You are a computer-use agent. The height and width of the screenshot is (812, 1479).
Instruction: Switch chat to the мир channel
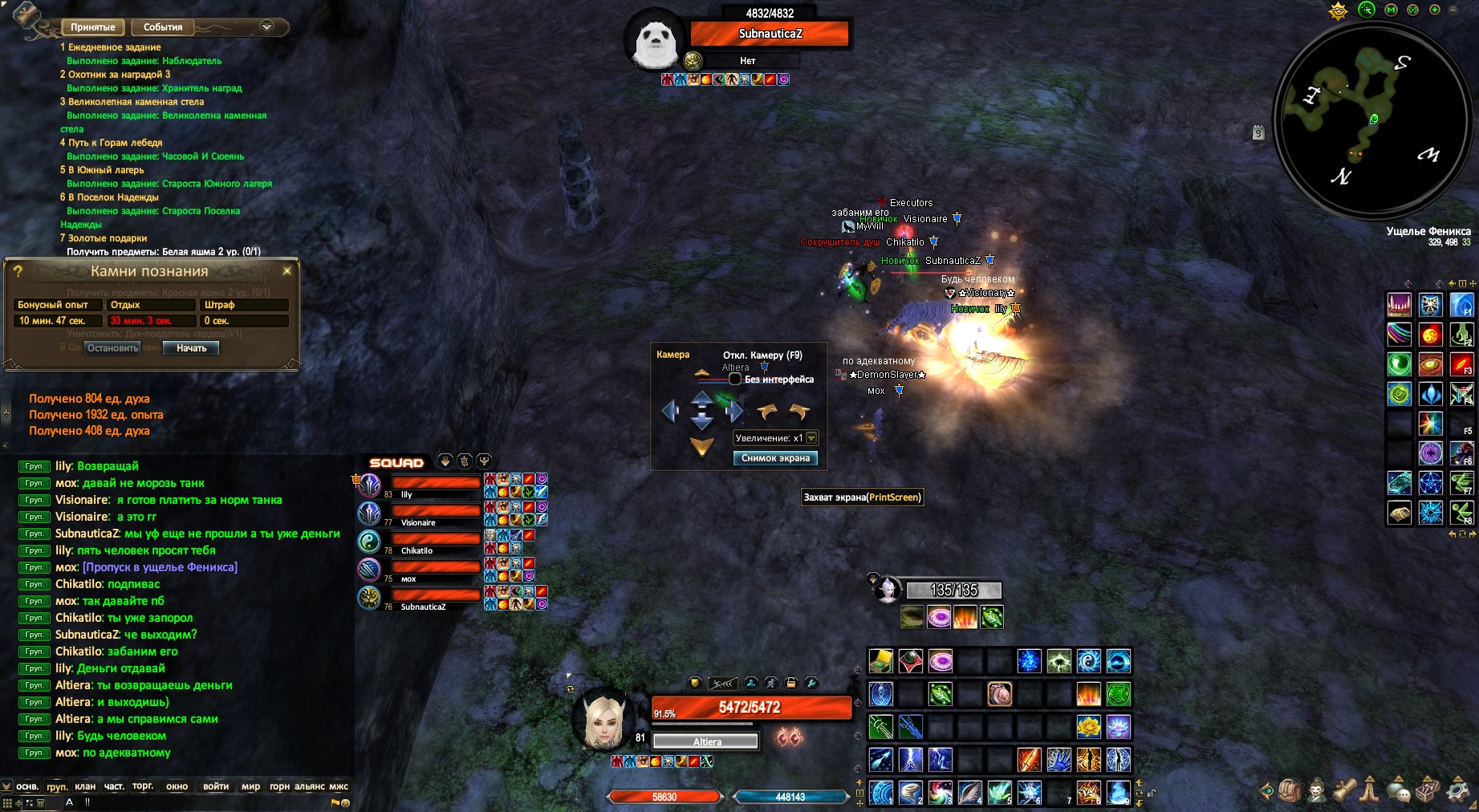pos(250,786)
